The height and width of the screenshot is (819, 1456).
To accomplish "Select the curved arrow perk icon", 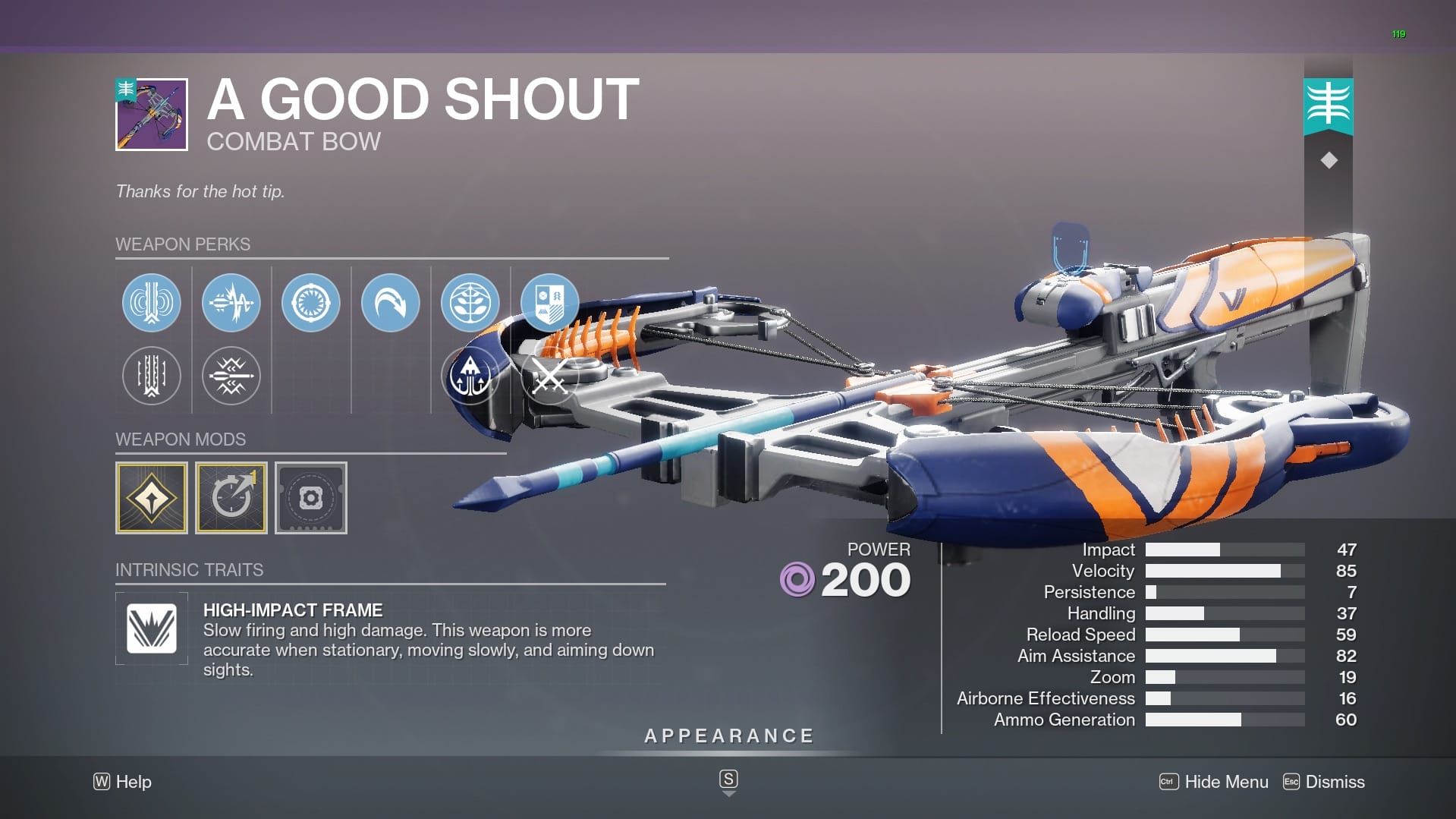I will pyautogui.click(x=391, y=302).
